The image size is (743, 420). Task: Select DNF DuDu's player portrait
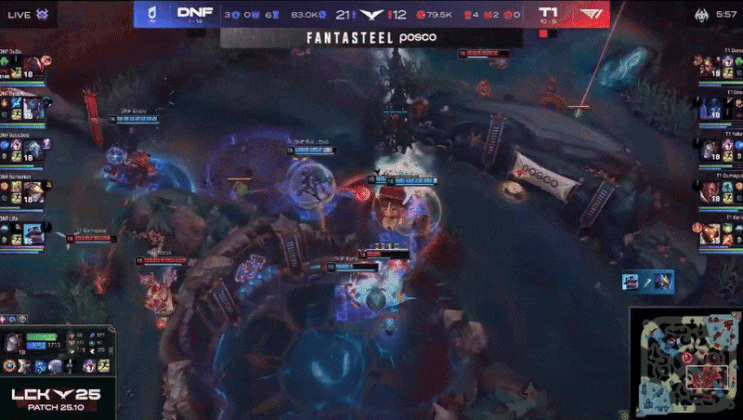[33, 66]
